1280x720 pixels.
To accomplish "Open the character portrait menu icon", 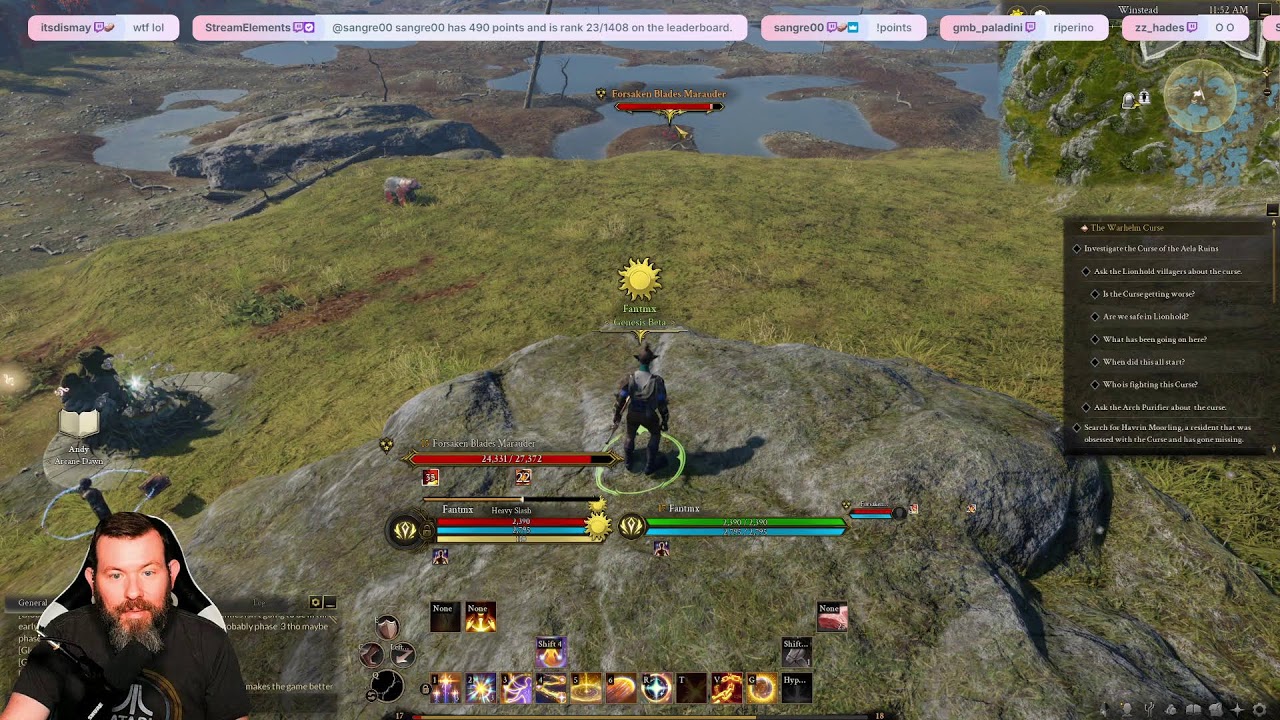I will tap(1127, 709).
